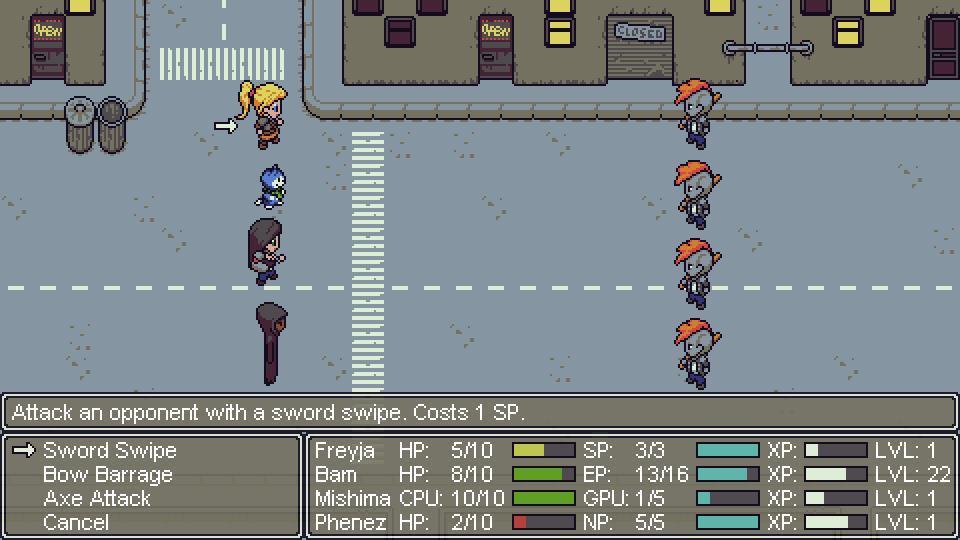Select Mishima's row in the party panel

click(352, 499)
